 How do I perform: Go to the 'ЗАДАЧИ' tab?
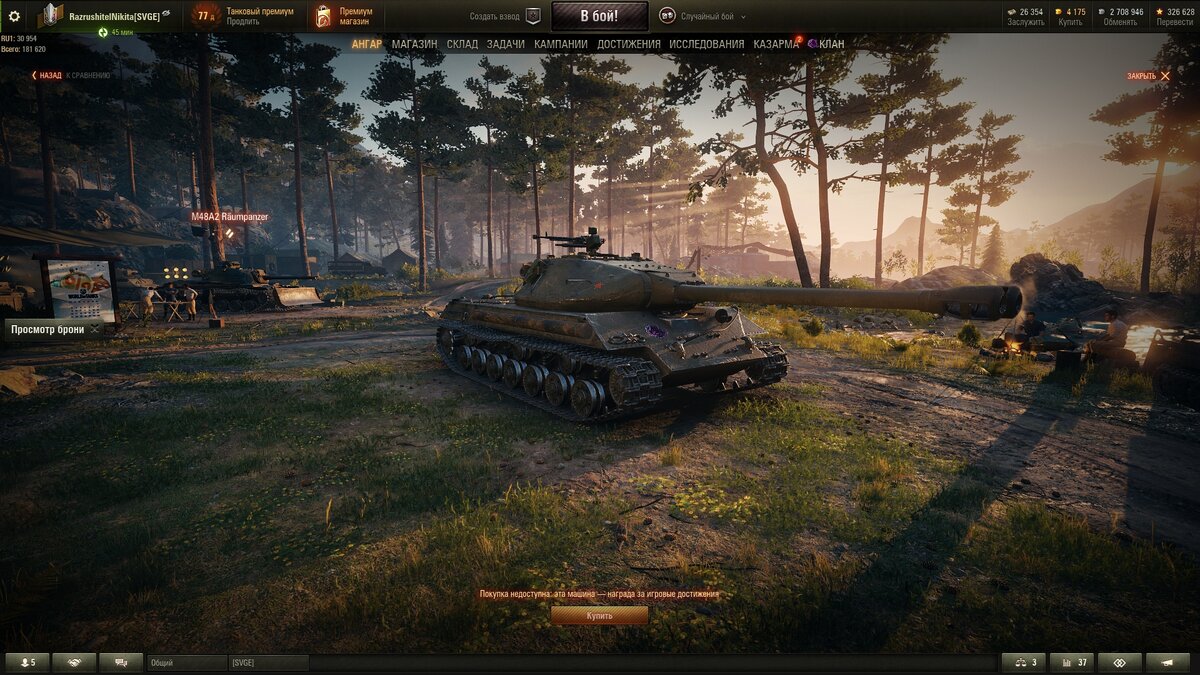[x=505, y=44]
